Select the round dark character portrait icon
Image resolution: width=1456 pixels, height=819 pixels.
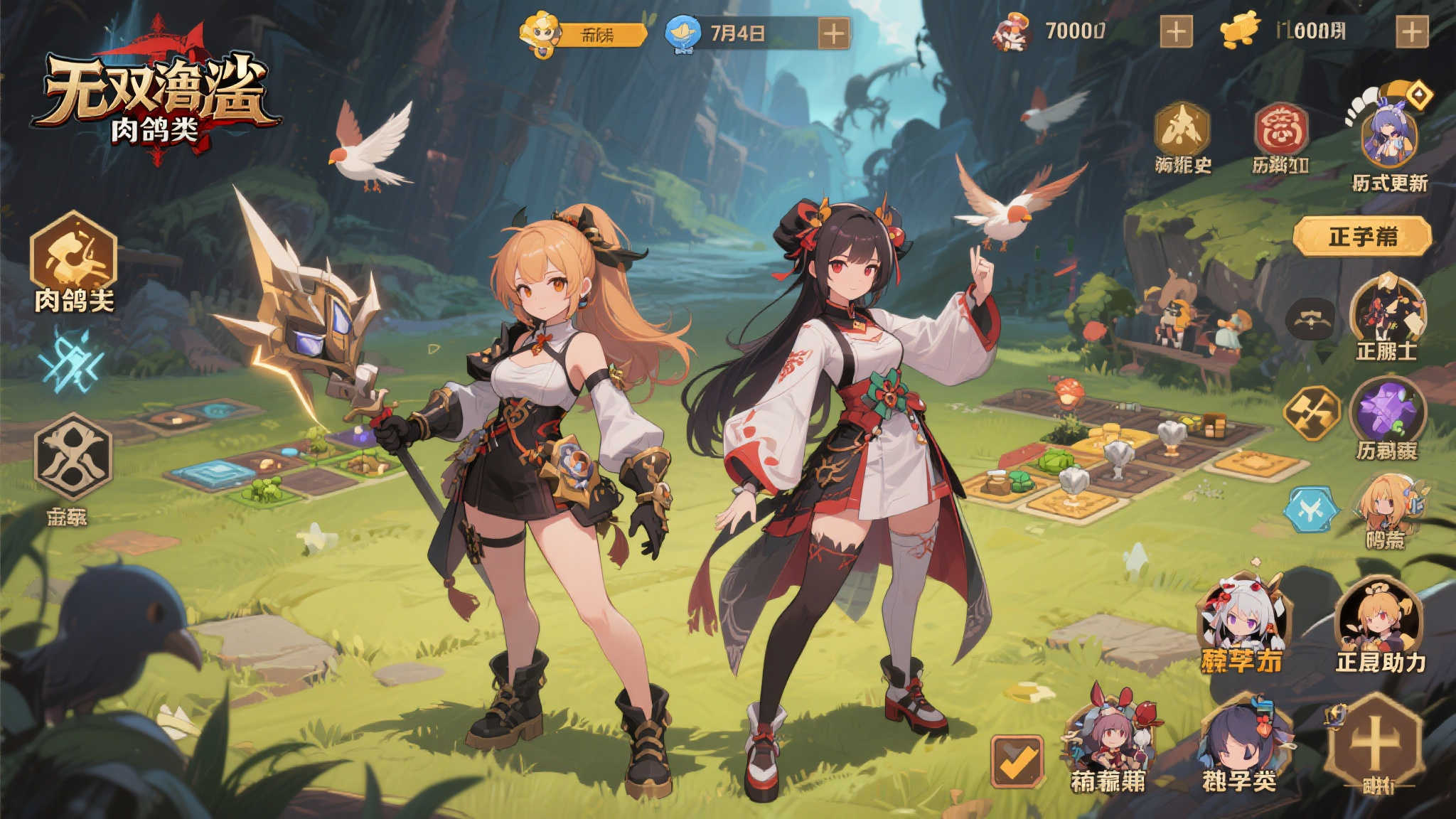pyautogui.click(x=1387, y=311)
